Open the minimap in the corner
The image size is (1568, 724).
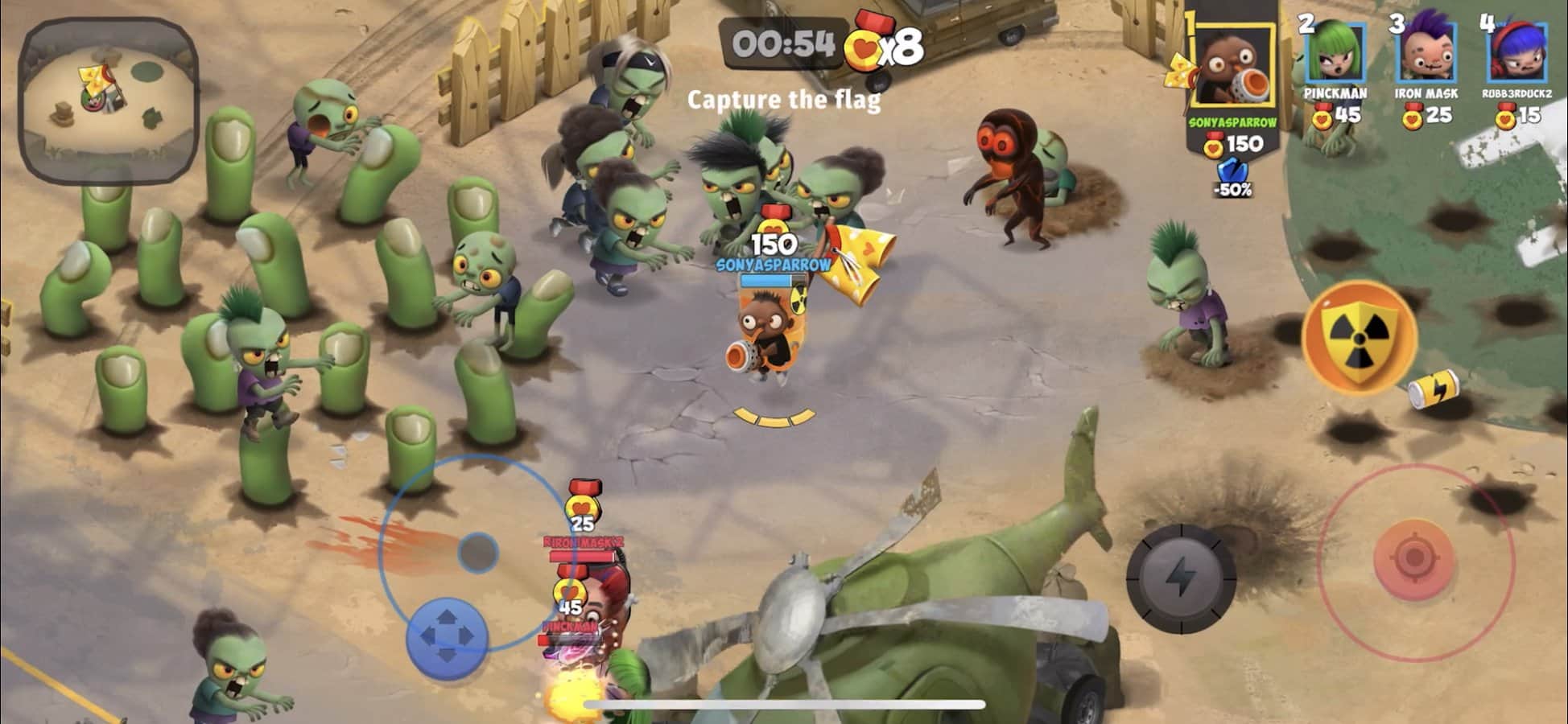109,101
